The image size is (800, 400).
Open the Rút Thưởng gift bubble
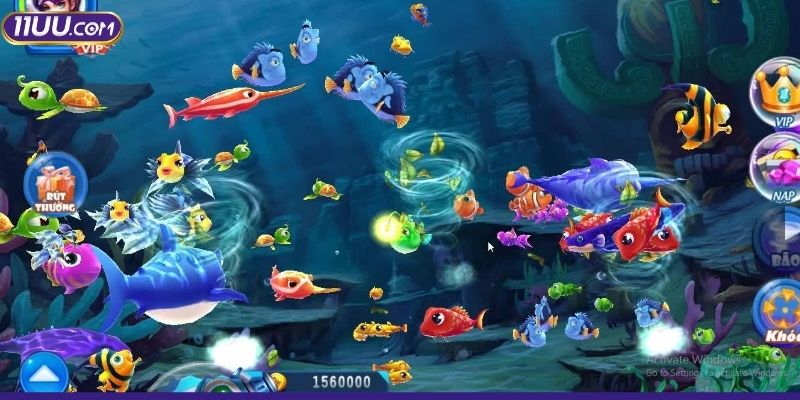[48, 185]
